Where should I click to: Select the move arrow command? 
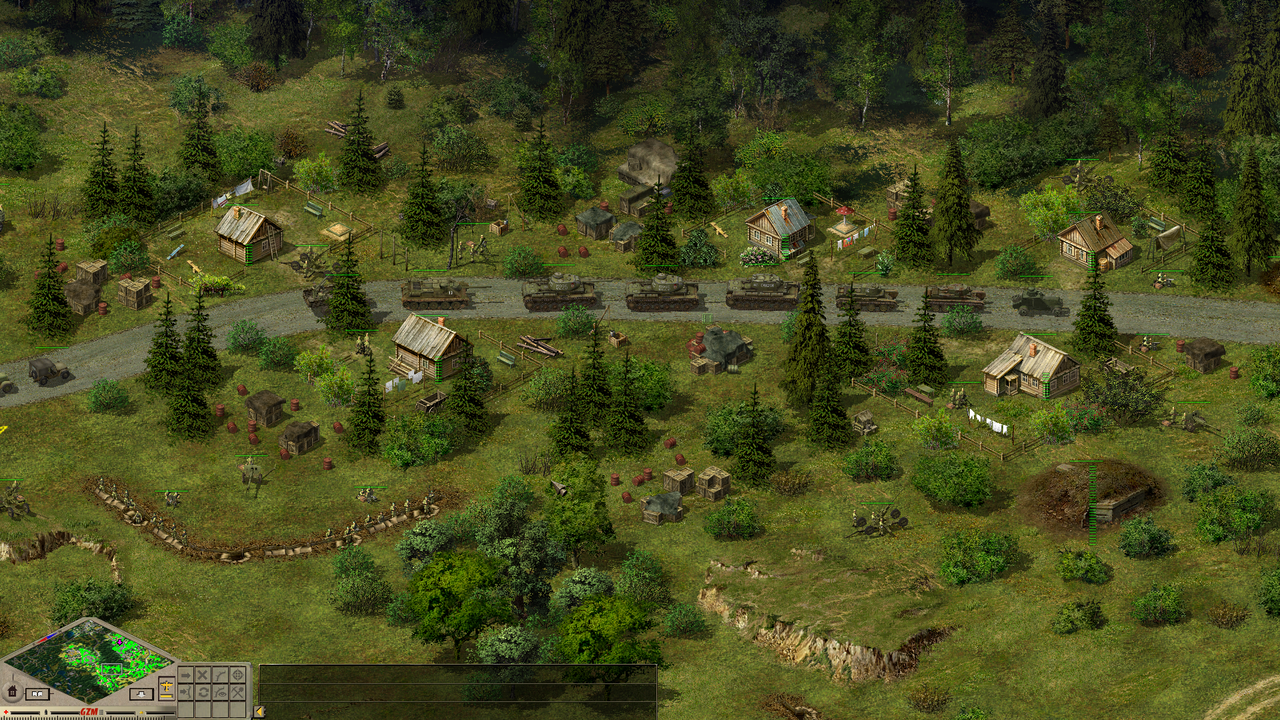point(186,675)
